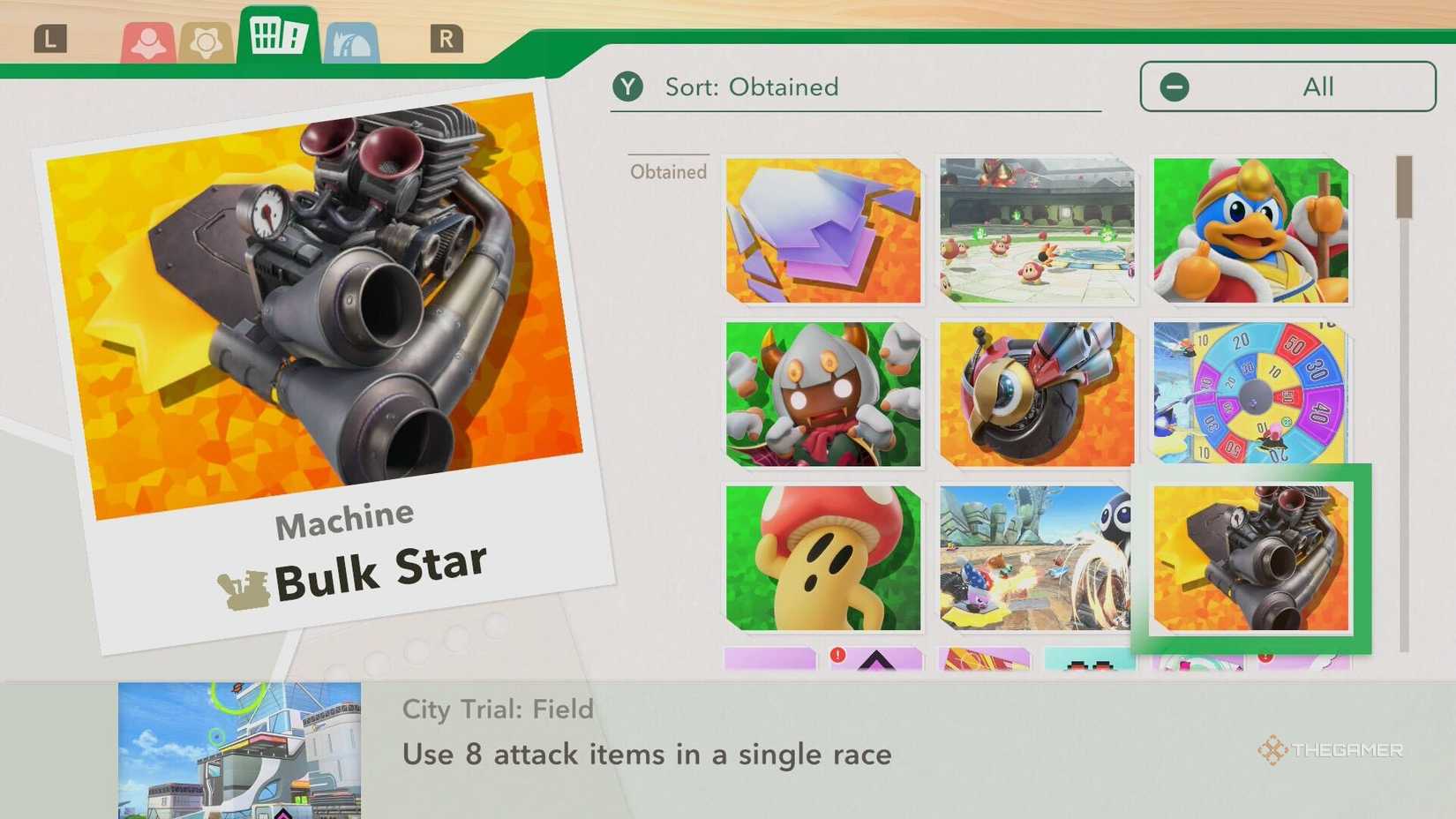View the currently highlighted Bulk Star figure
This screenshot has height=819, width=1456.
tap(1250, 559)
